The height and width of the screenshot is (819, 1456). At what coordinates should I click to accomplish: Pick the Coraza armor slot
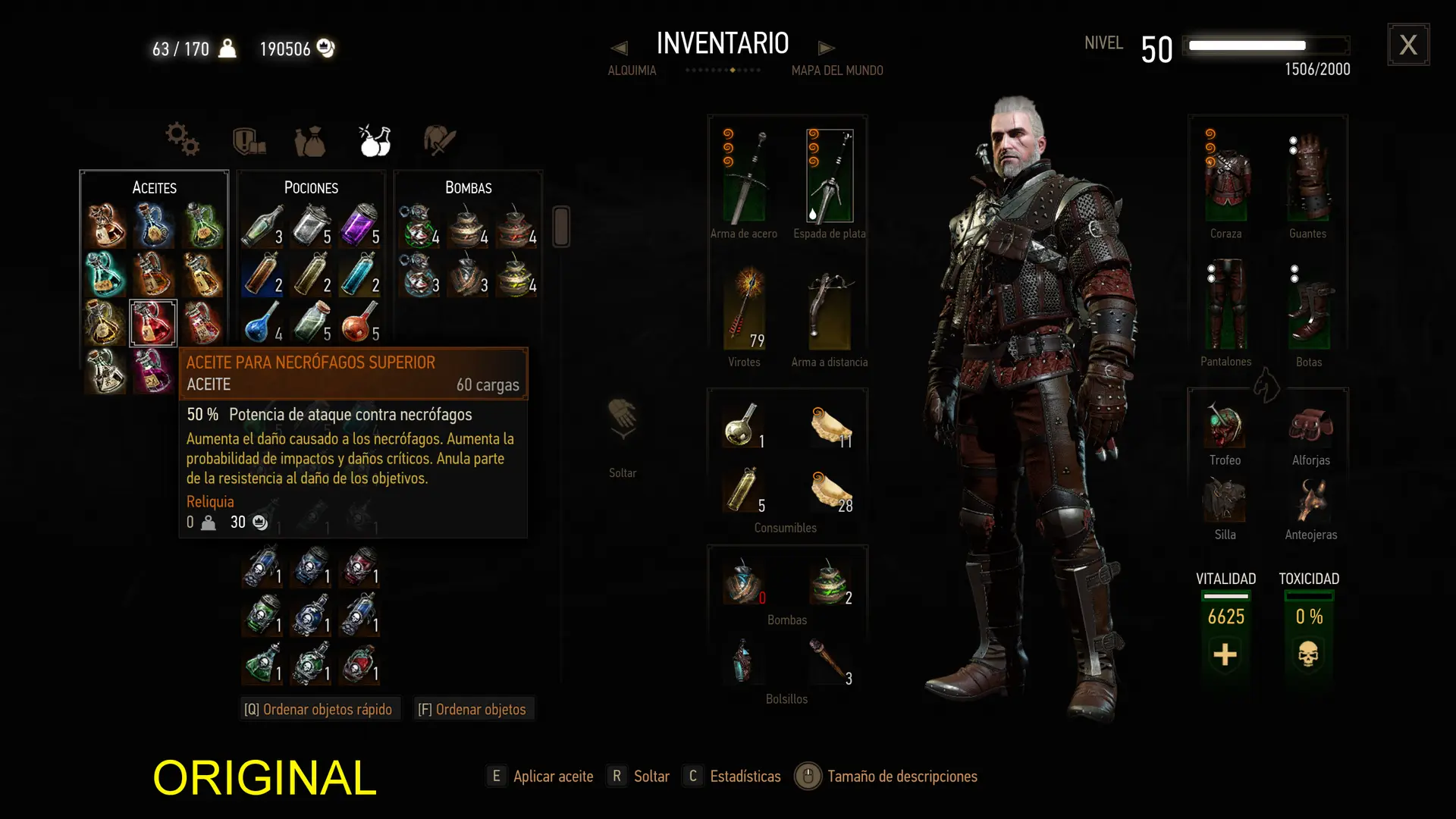1226,177
